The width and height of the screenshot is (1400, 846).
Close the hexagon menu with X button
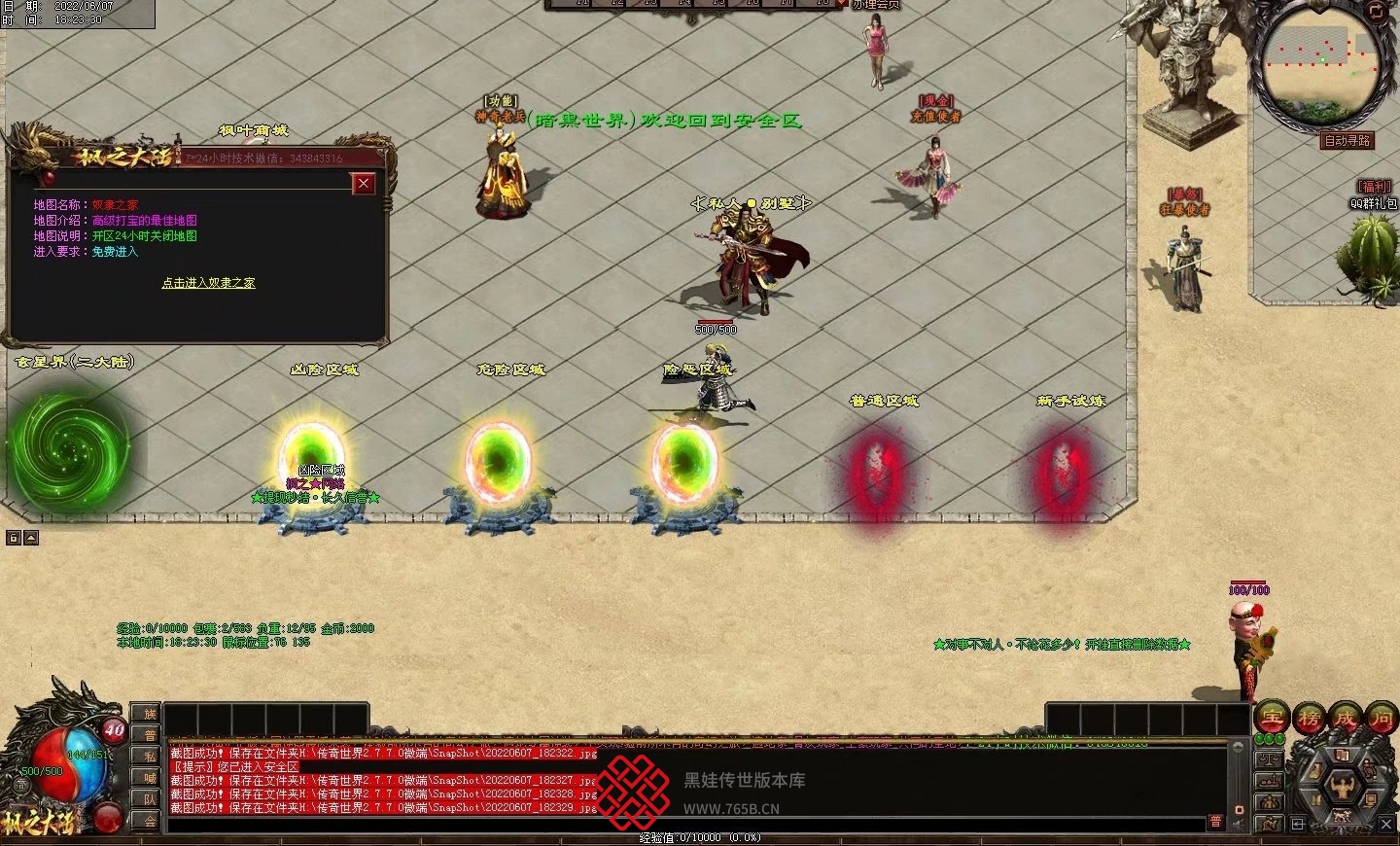(1386, 824)
